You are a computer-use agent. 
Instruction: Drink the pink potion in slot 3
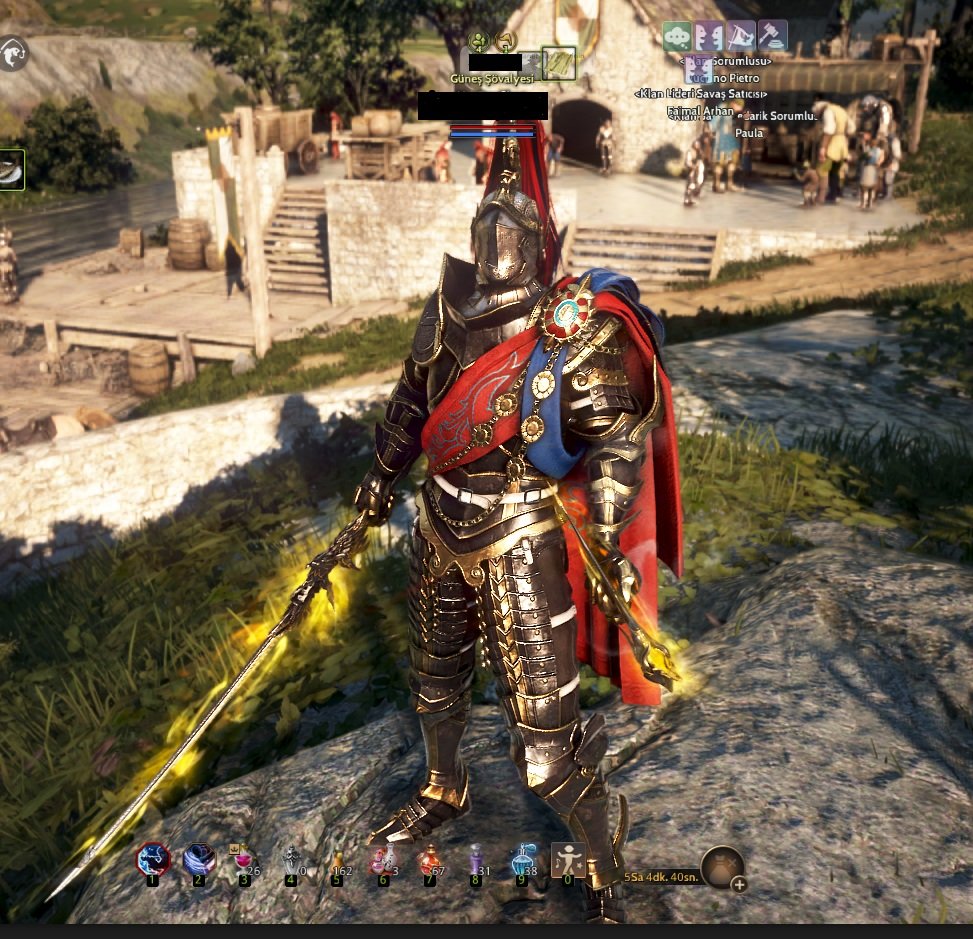[x=244, y=860]
